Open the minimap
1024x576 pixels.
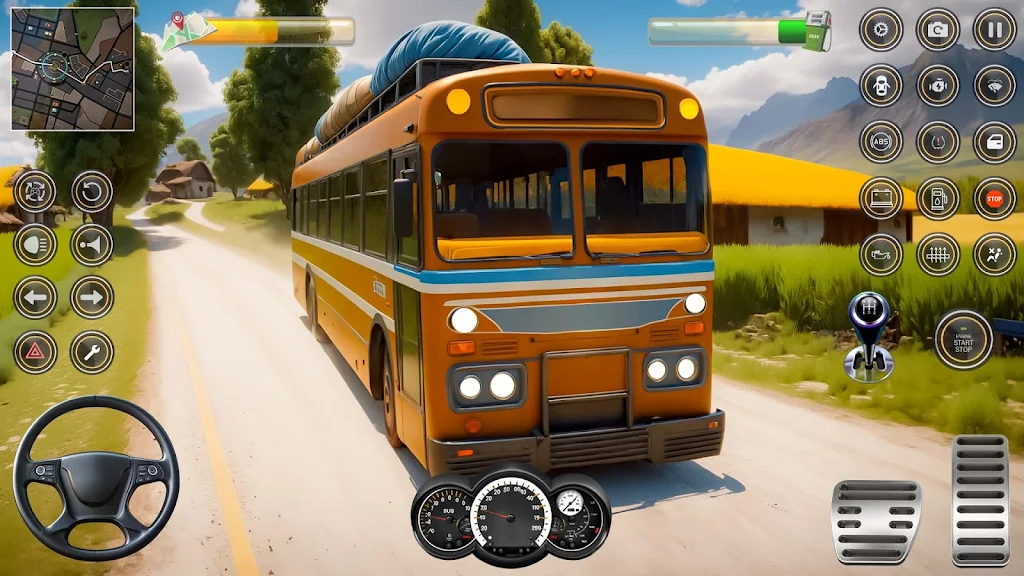[73, 69]
